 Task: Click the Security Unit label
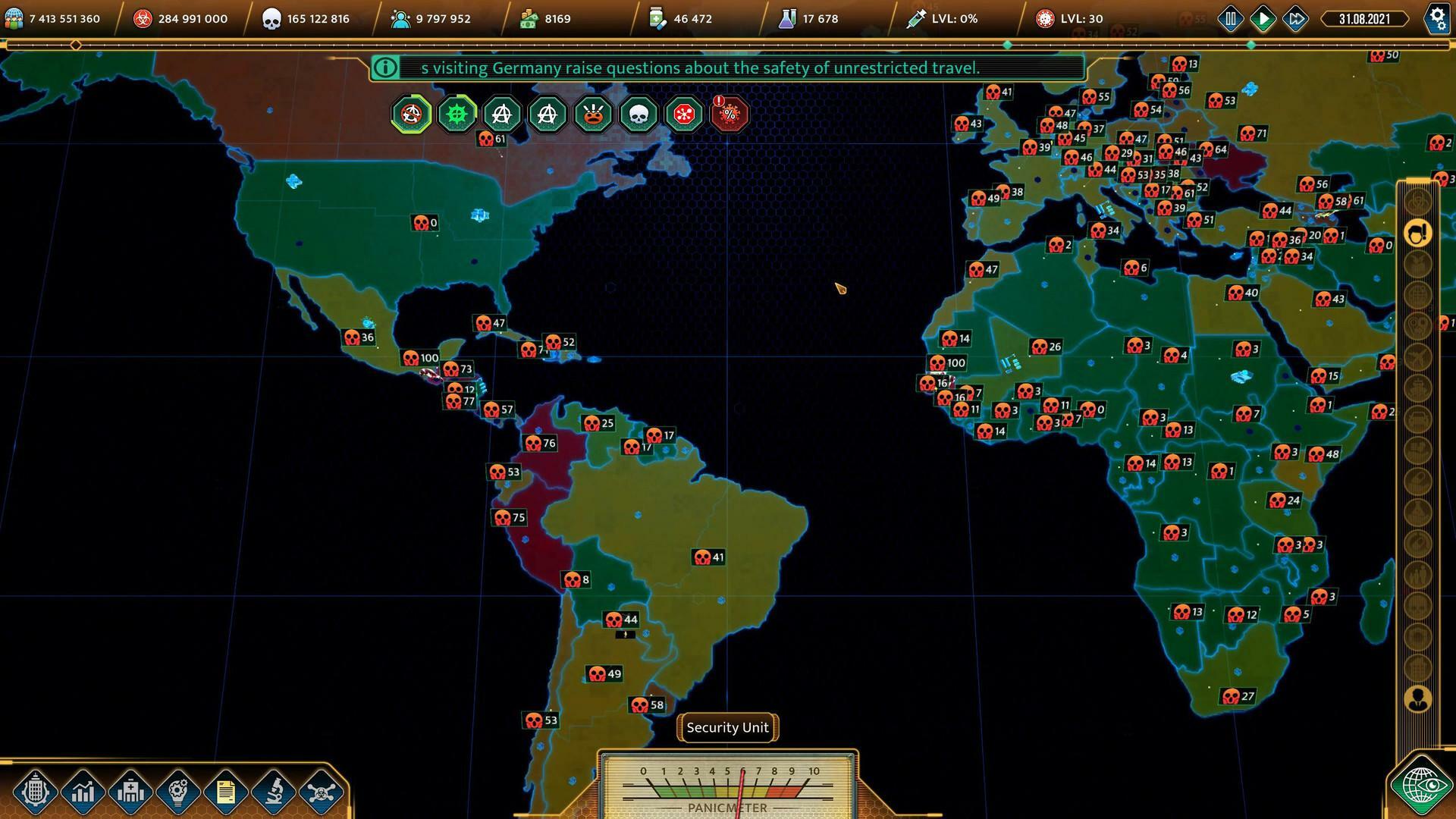point(726,727)
